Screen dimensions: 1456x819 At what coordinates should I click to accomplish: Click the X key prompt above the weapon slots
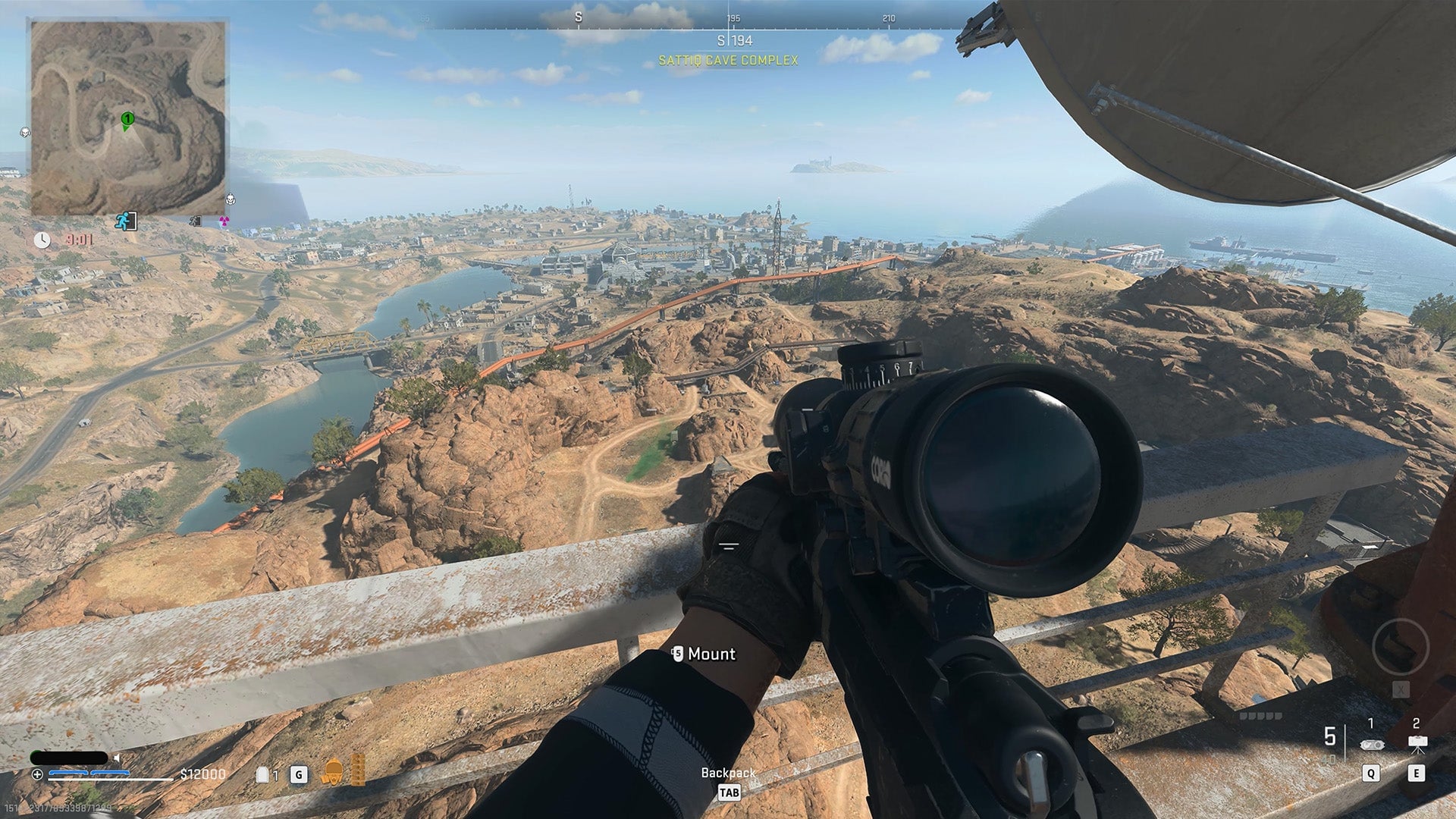(x=1401, y=689)
